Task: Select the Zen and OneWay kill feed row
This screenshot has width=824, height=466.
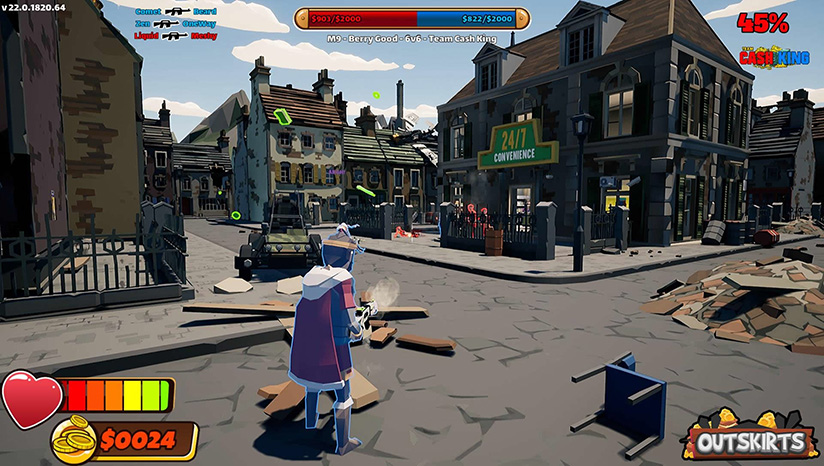Action: pos(175,23)
